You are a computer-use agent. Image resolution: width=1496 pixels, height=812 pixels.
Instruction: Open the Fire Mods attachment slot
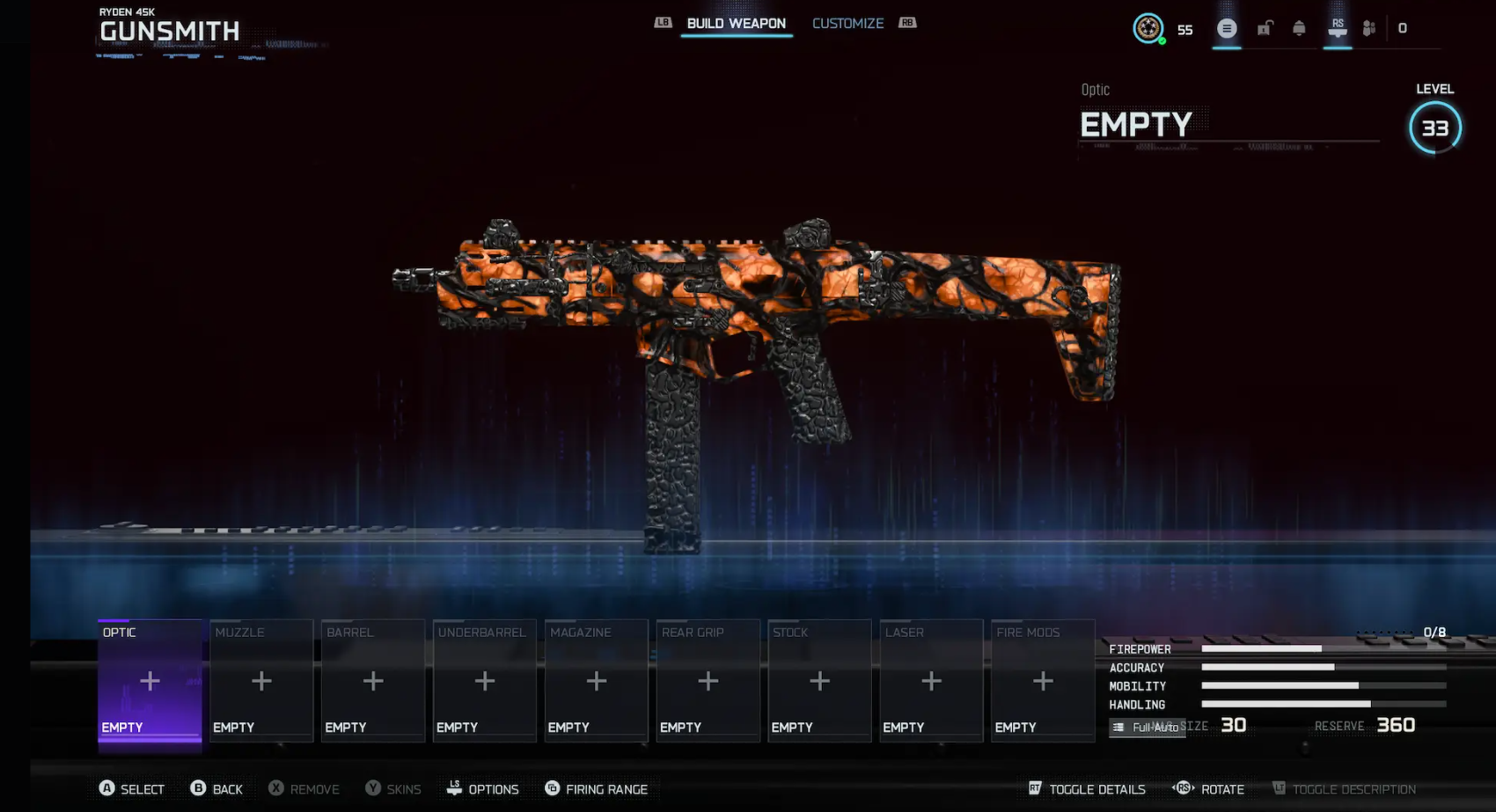(1043, 681)
